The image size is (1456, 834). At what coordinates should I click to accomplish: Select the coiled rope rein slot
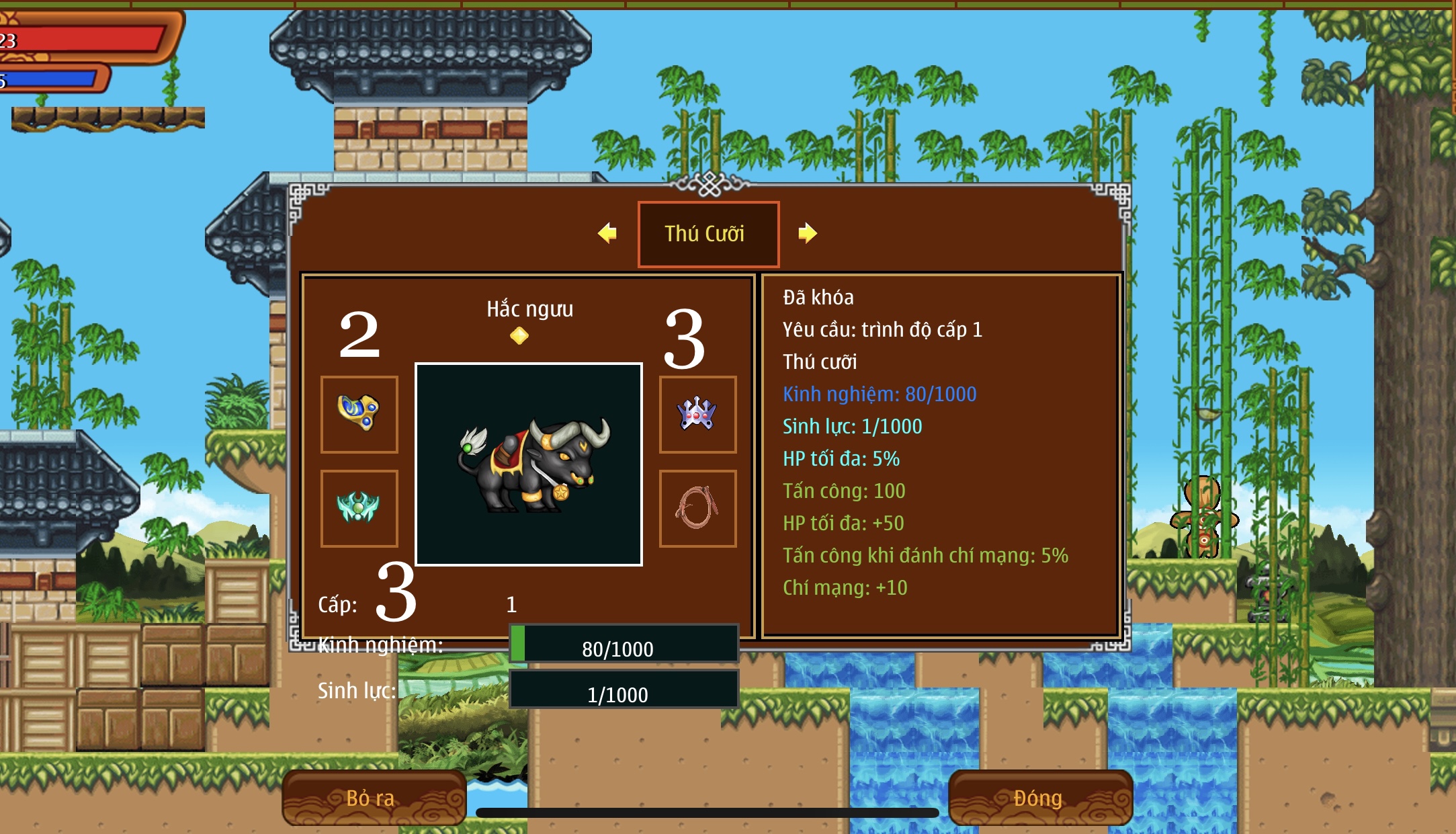coord(697,508)
